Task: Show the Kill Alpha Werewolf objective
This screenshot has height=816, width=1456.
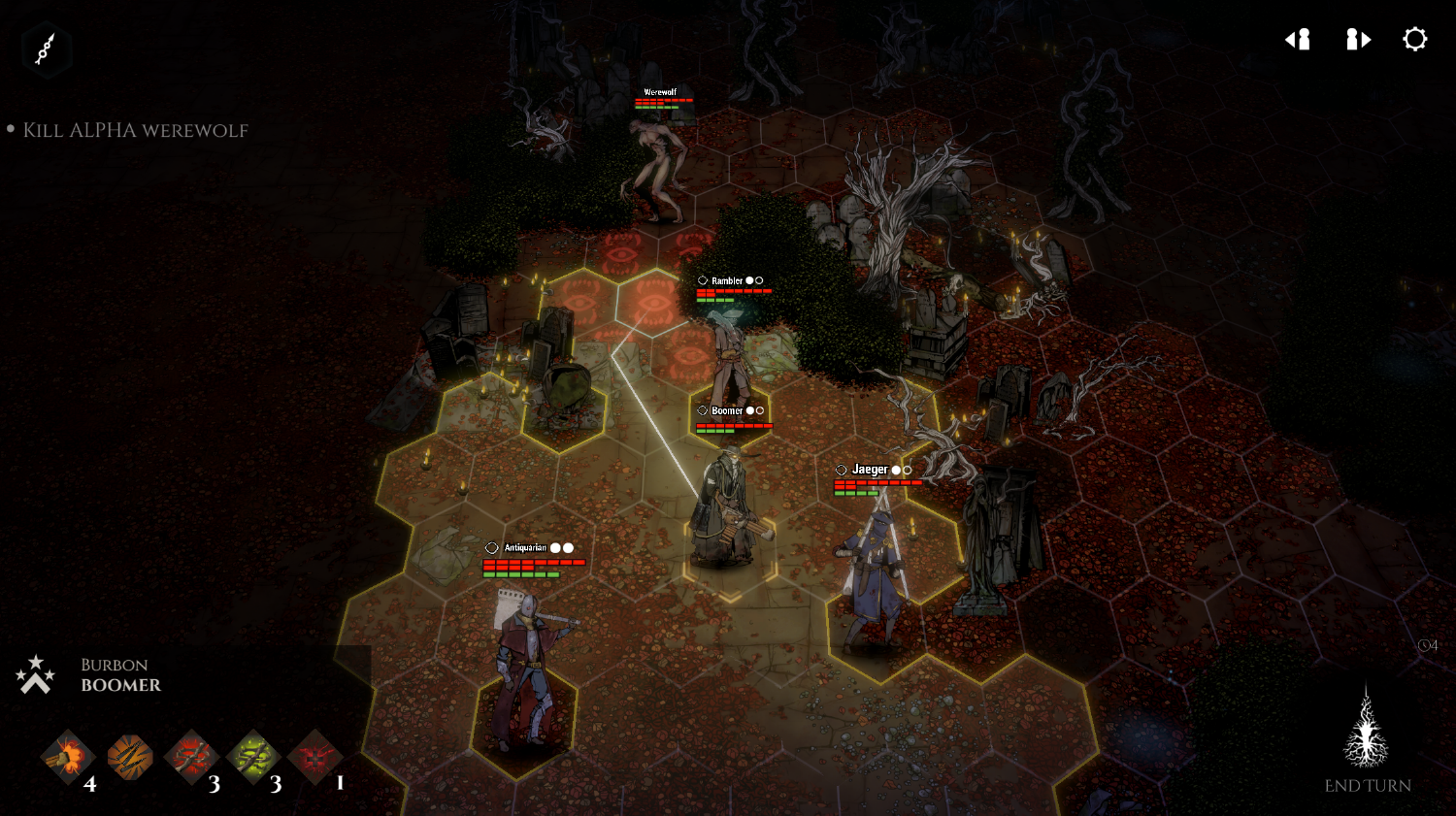Action: 135,130
